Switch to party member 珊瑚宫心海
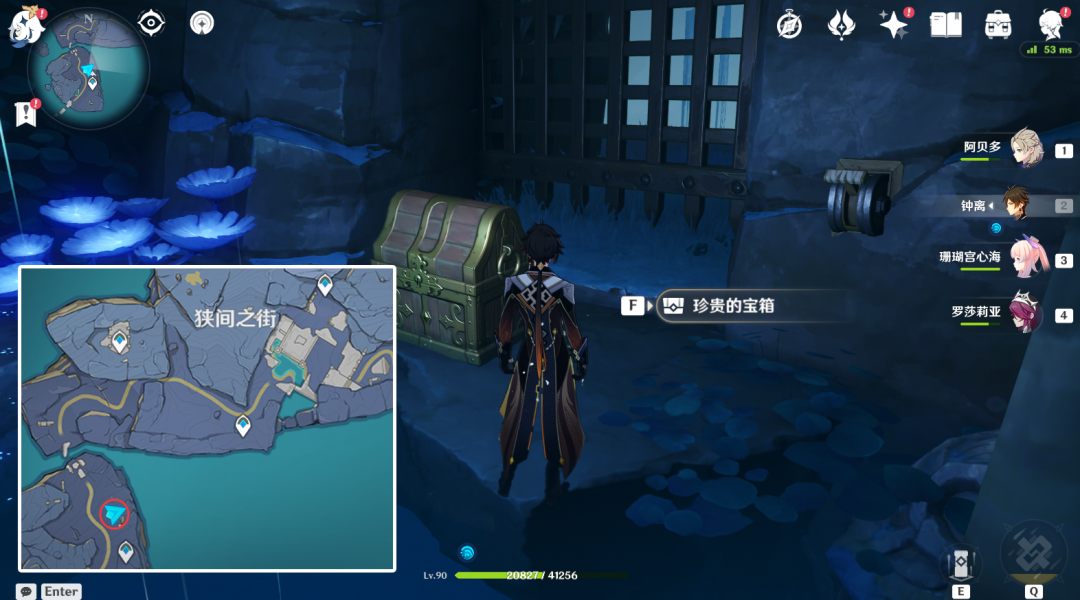 click(1026, 257)
